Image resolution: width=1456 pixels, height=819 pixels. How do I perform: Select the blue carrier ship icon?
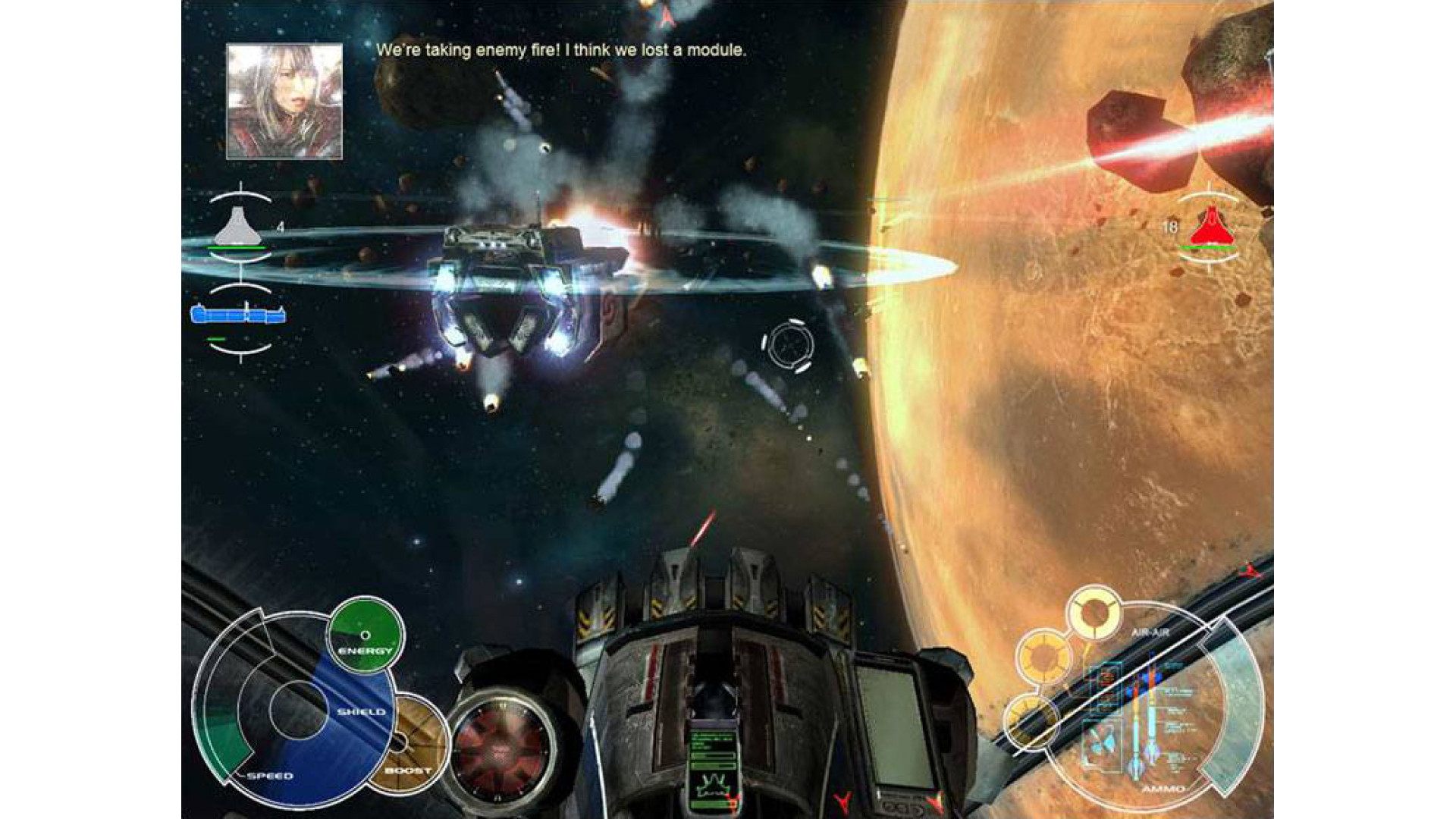tap(238, 313)
